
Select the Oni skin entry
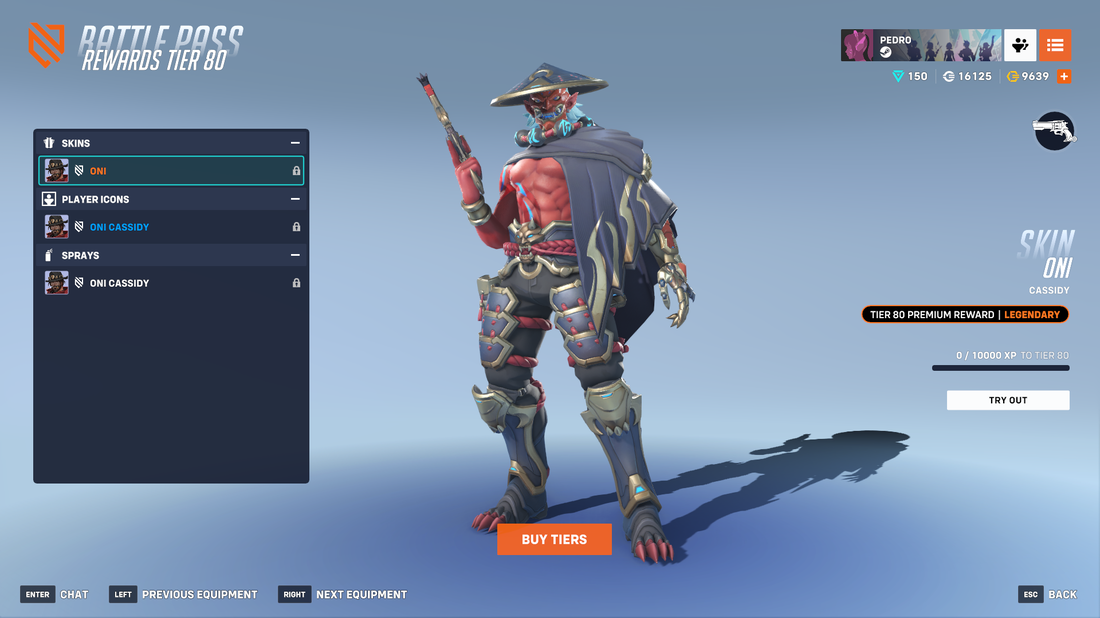coord(171,171)
